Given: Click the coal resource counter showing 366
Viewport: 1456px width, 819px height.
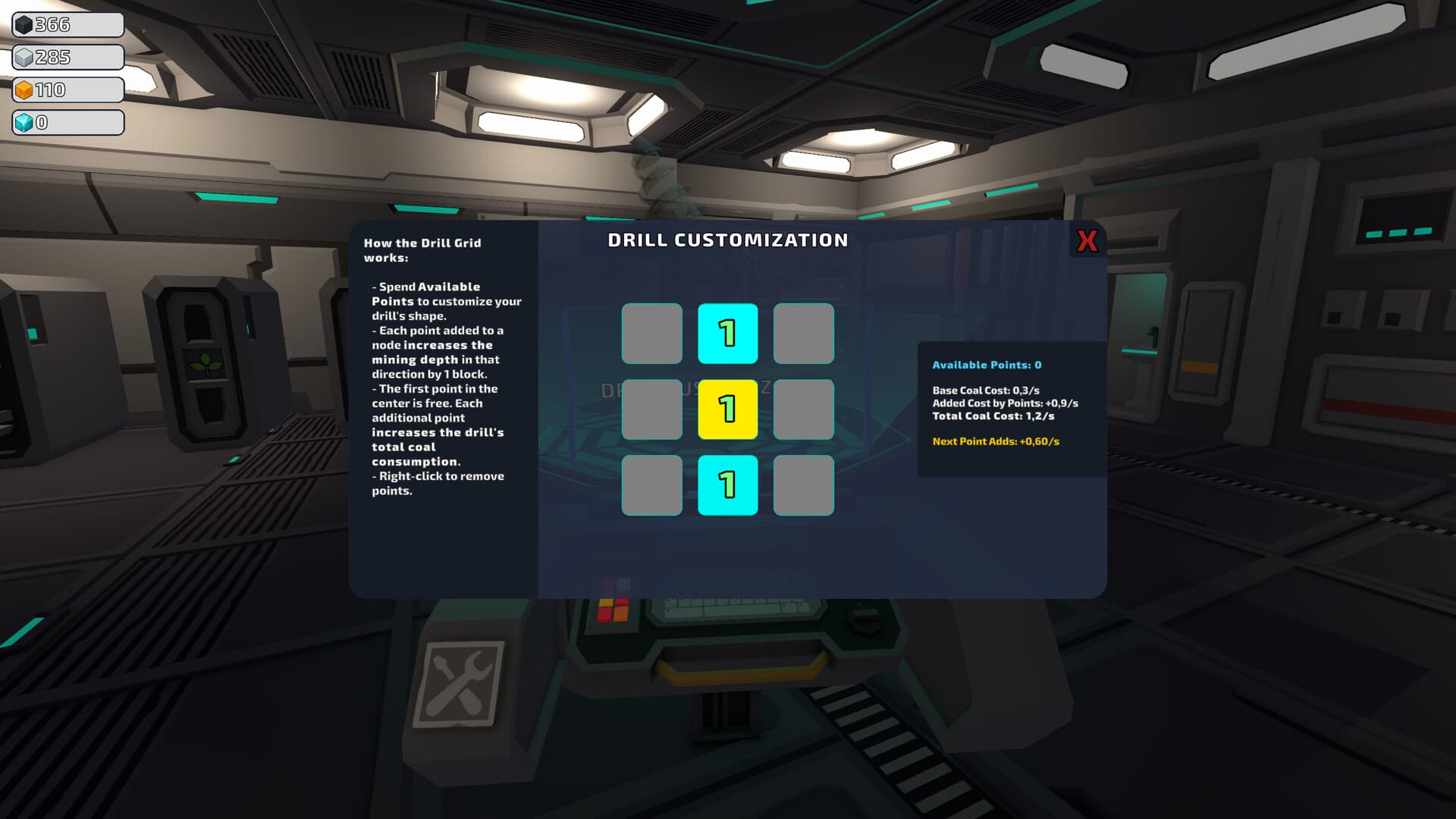Looking at the screenshot, I should coord(67,24).
